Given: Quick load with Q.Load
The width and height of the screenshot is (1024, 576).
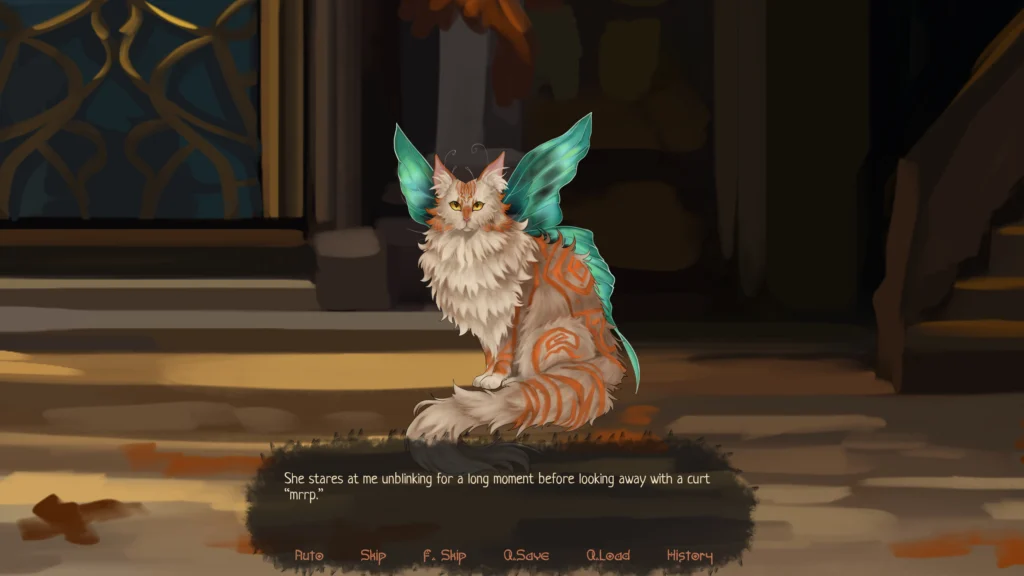Looking at the screenshot, I should 608,556.
